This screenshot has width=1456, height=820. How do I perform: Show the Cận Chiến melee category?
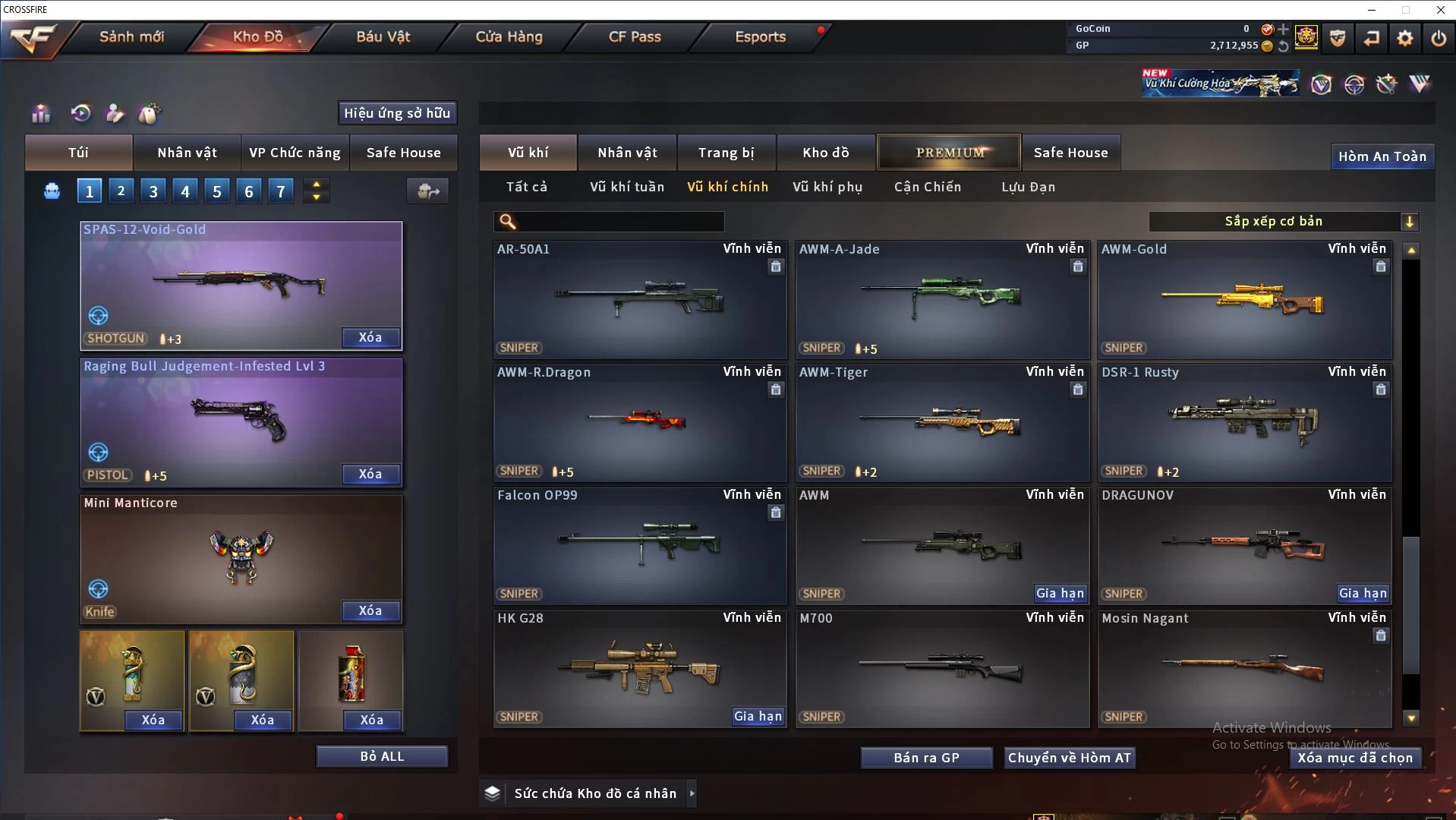(x=927, y=187)
